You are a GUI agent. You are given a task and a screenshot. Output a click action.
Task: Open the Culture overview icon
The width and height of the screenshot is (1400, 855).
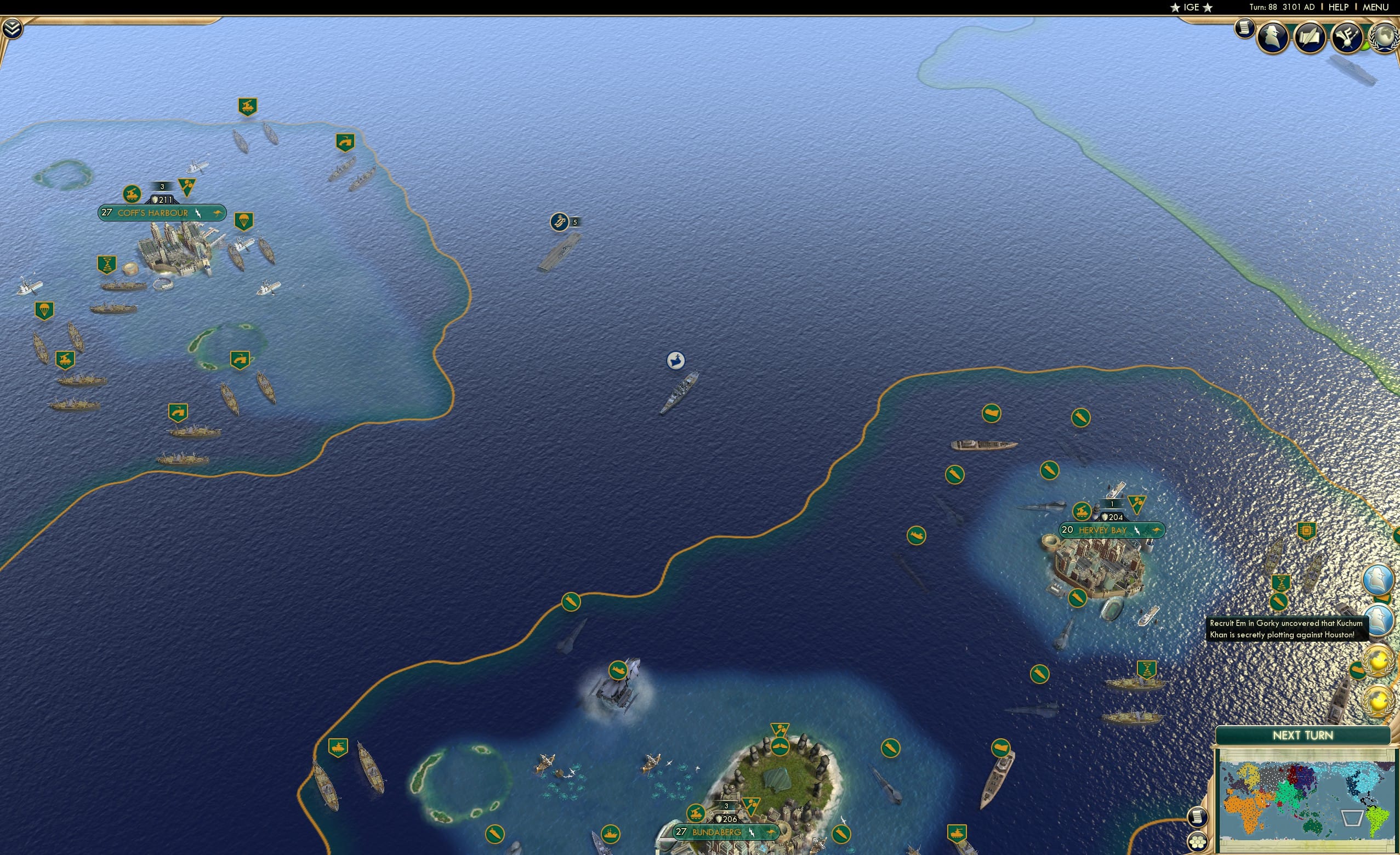(1347, 37)
